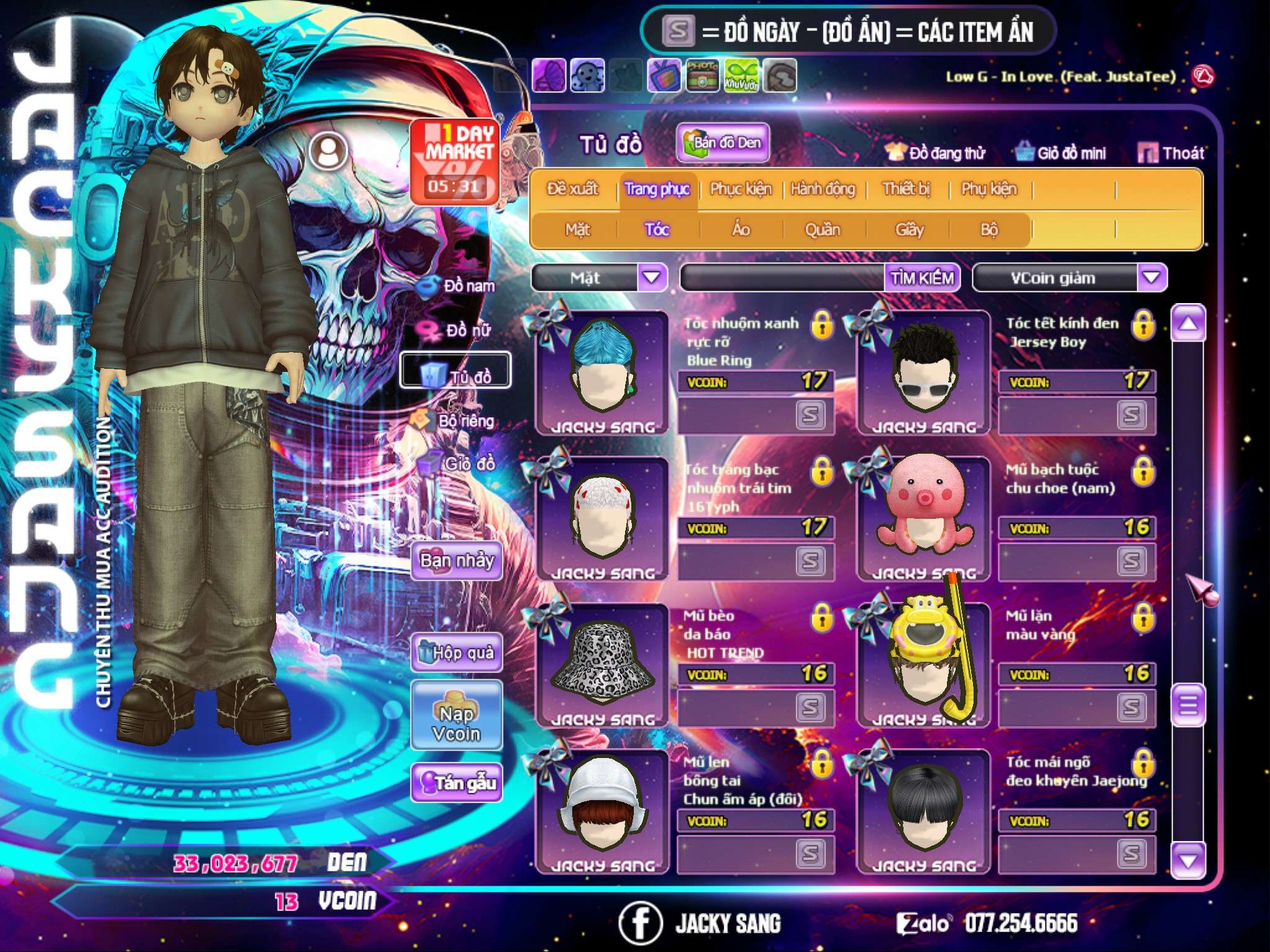1270x952 pixels.
Task: Choose the Giày subcategory
Action: (x=909, y=230)
